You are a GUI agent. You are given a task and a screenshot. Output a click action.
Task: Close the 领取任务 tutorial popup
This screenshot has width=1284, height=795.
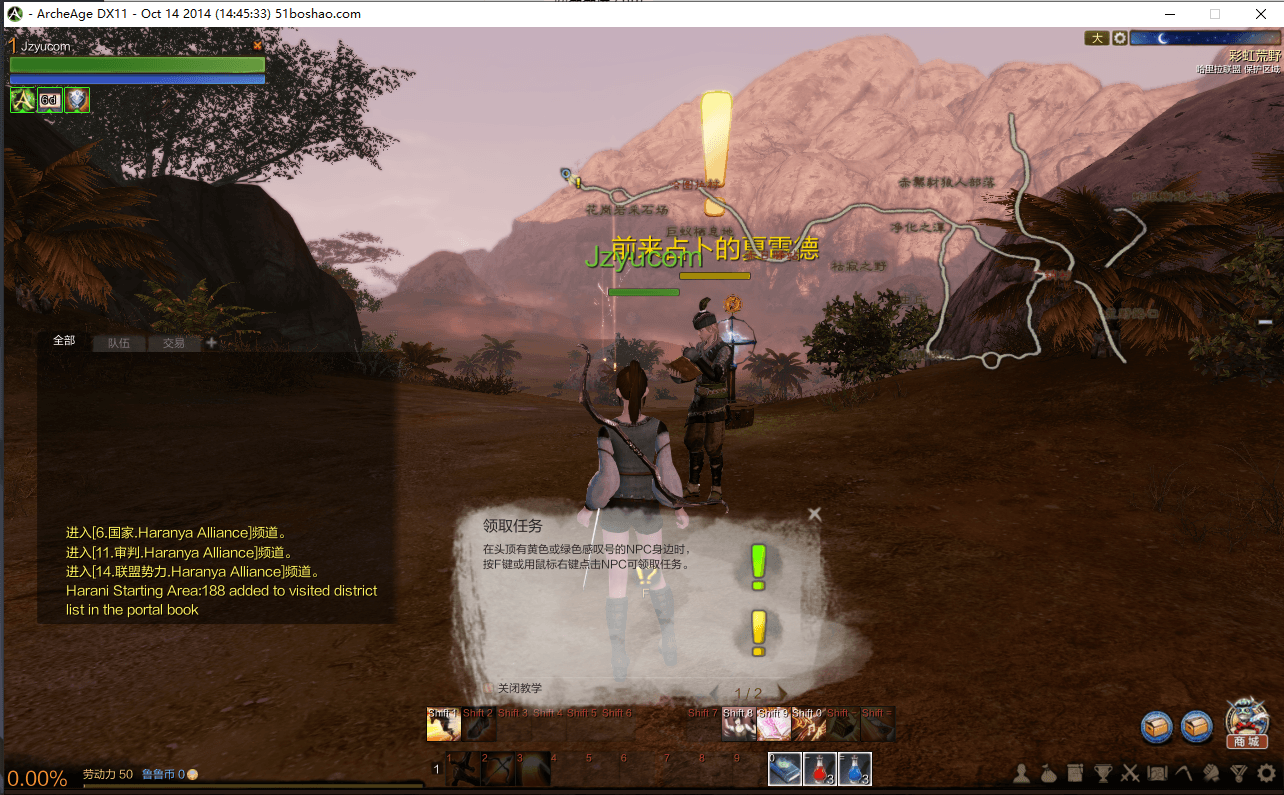tap(814, 514)
